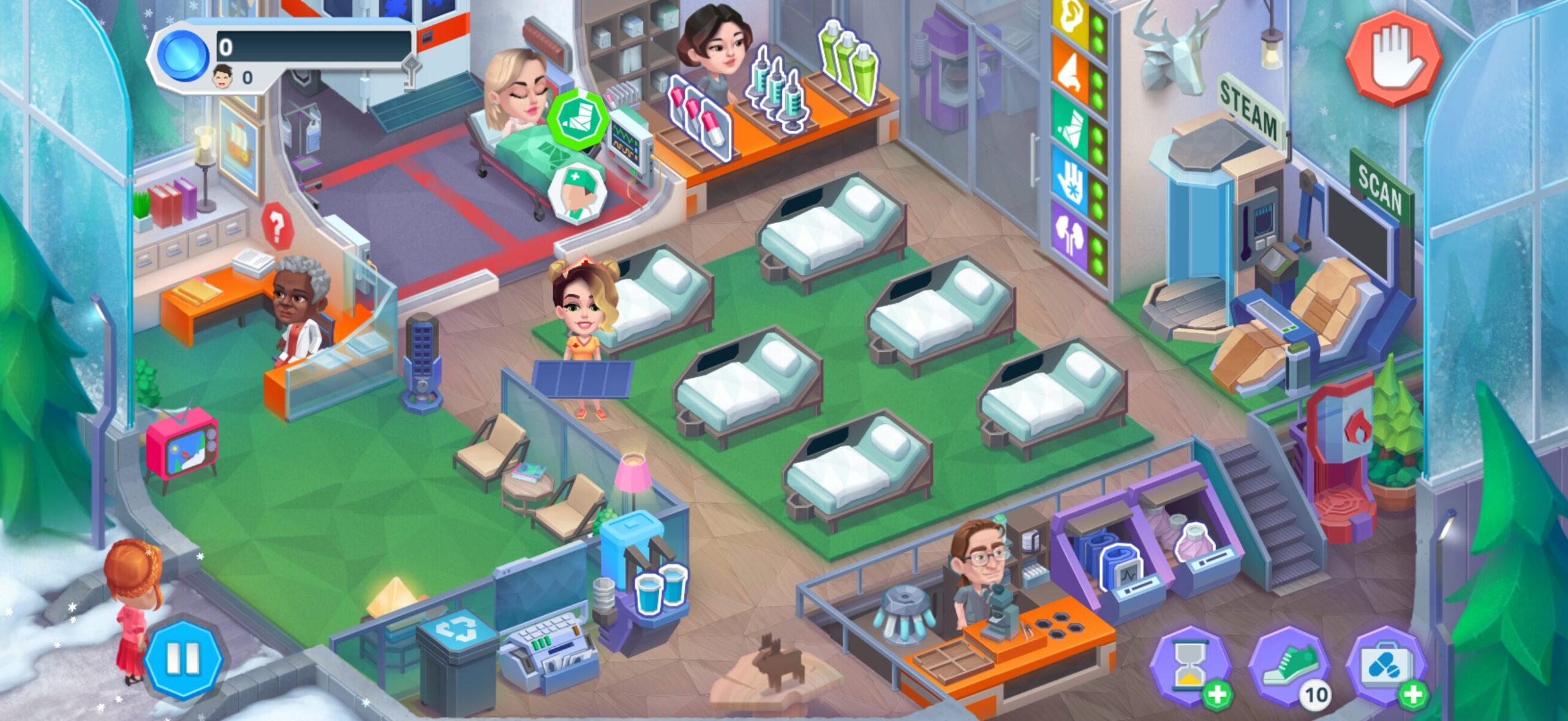Open the red question mark hint
This screenshot has width=1568, height=721.
pyautogui.click(x=276, y=227)
